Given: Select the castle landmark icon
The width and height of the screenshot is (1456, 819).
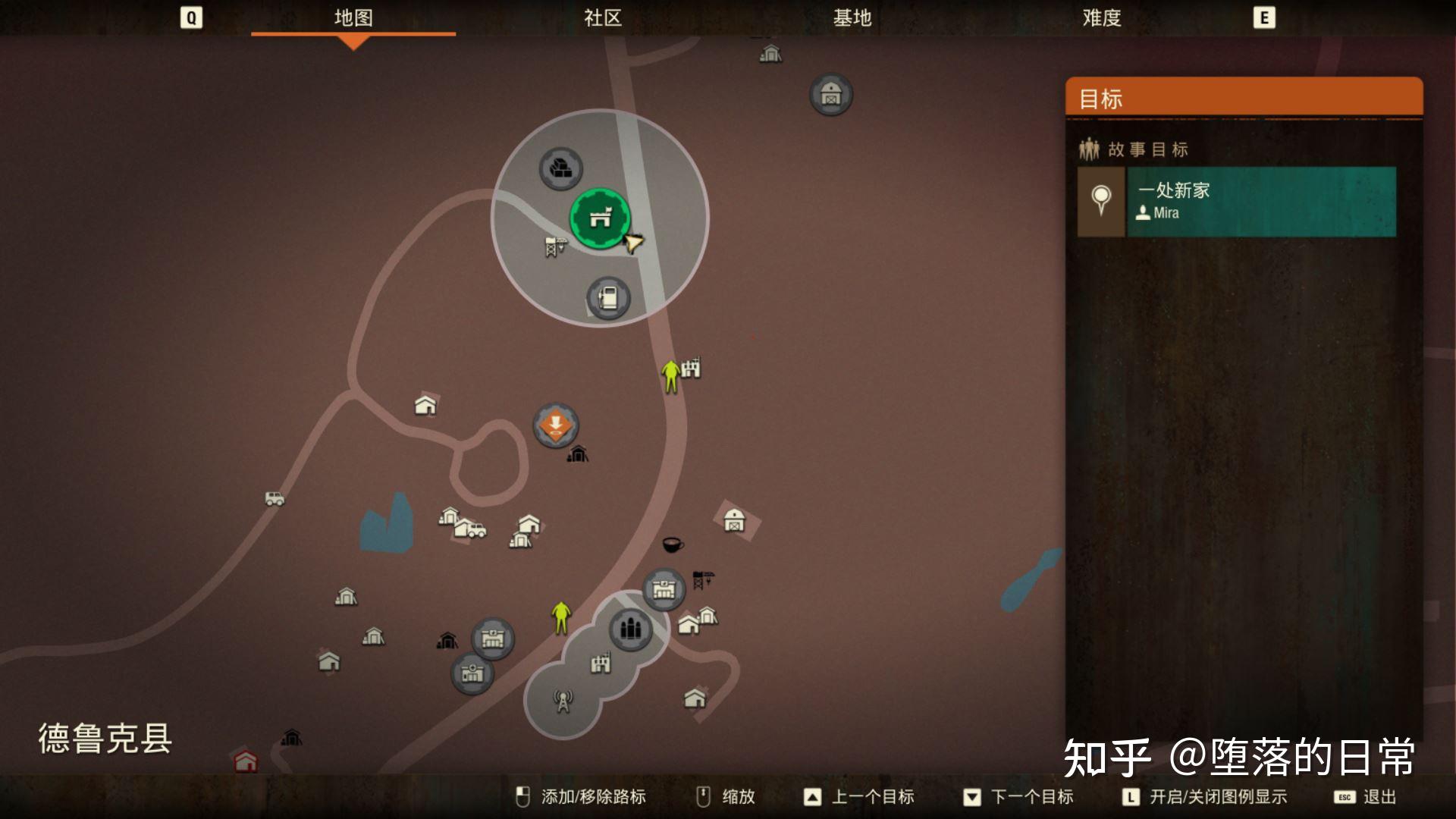Looking at the screenshot, I should click(x=600, y=663).
